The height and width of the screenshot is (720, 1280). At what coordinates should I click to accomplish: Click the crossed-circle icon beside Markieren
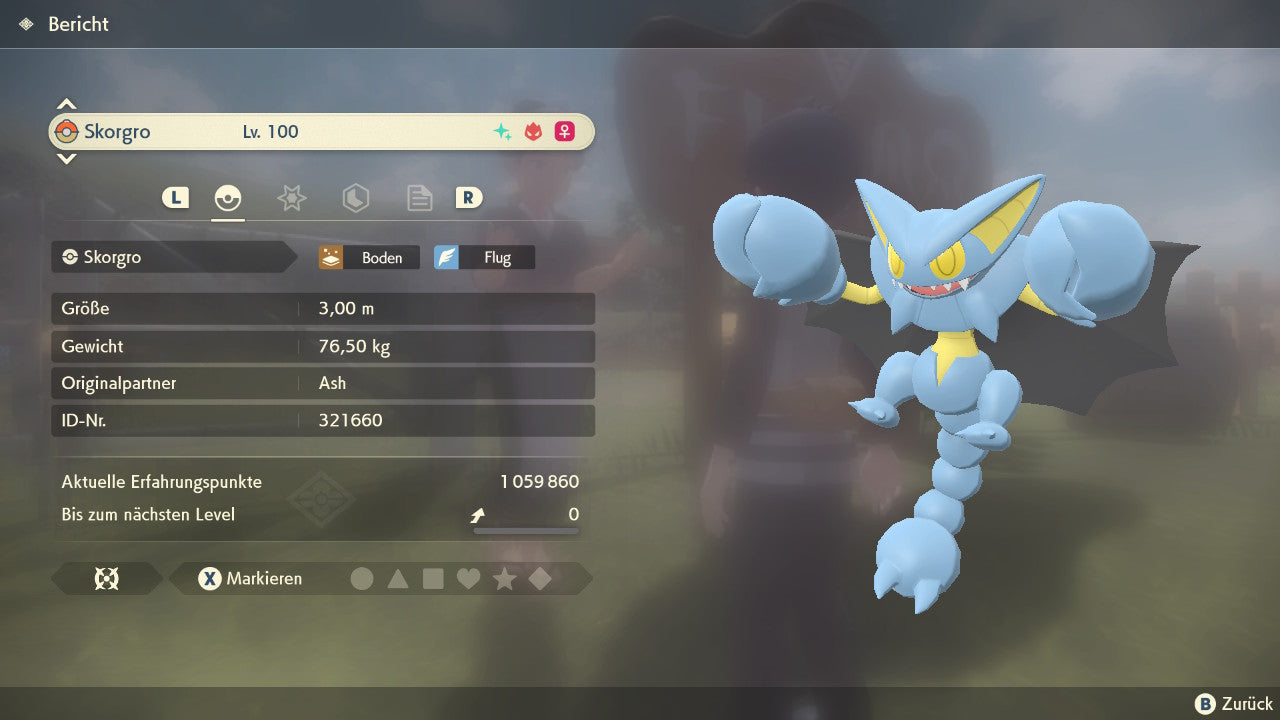point(106,579)
